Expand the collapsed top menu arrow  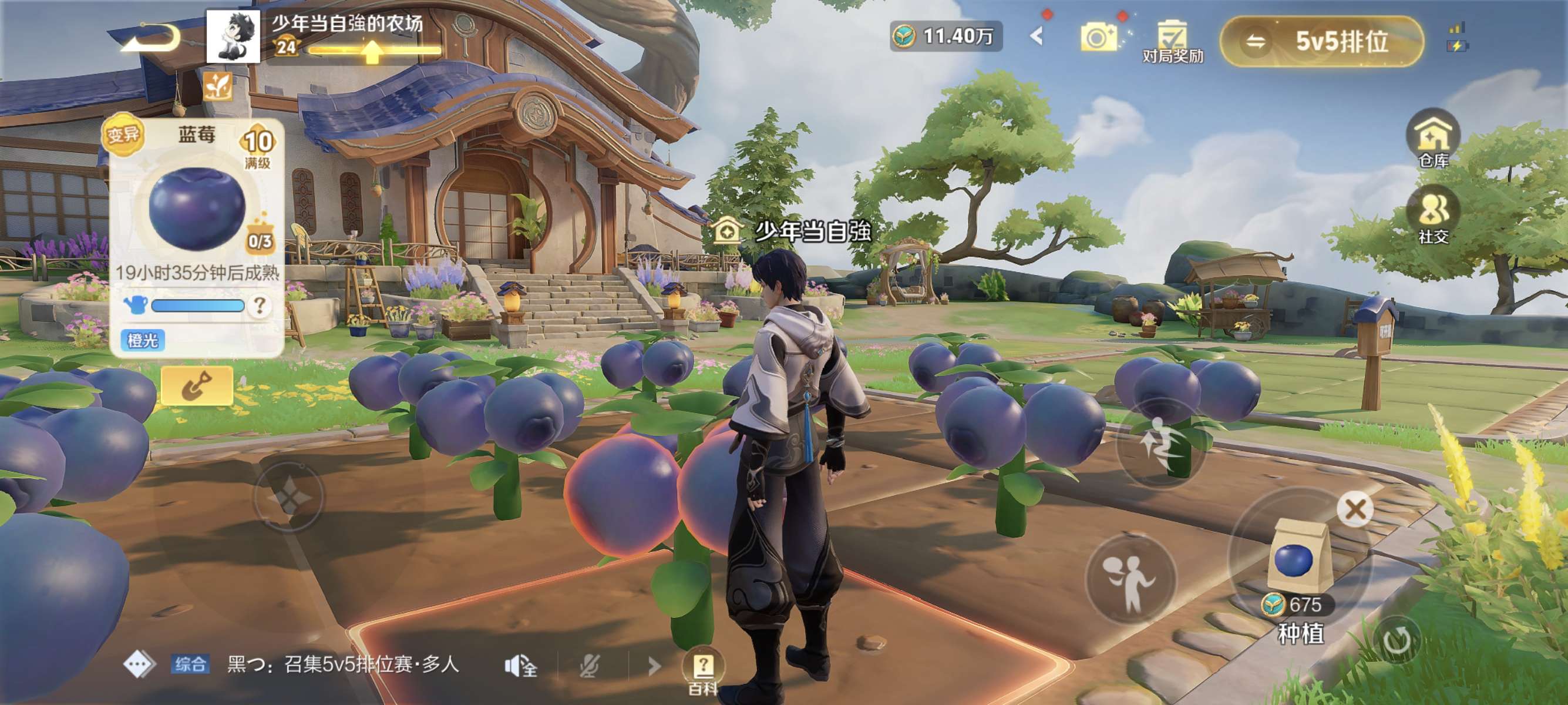1037,36
